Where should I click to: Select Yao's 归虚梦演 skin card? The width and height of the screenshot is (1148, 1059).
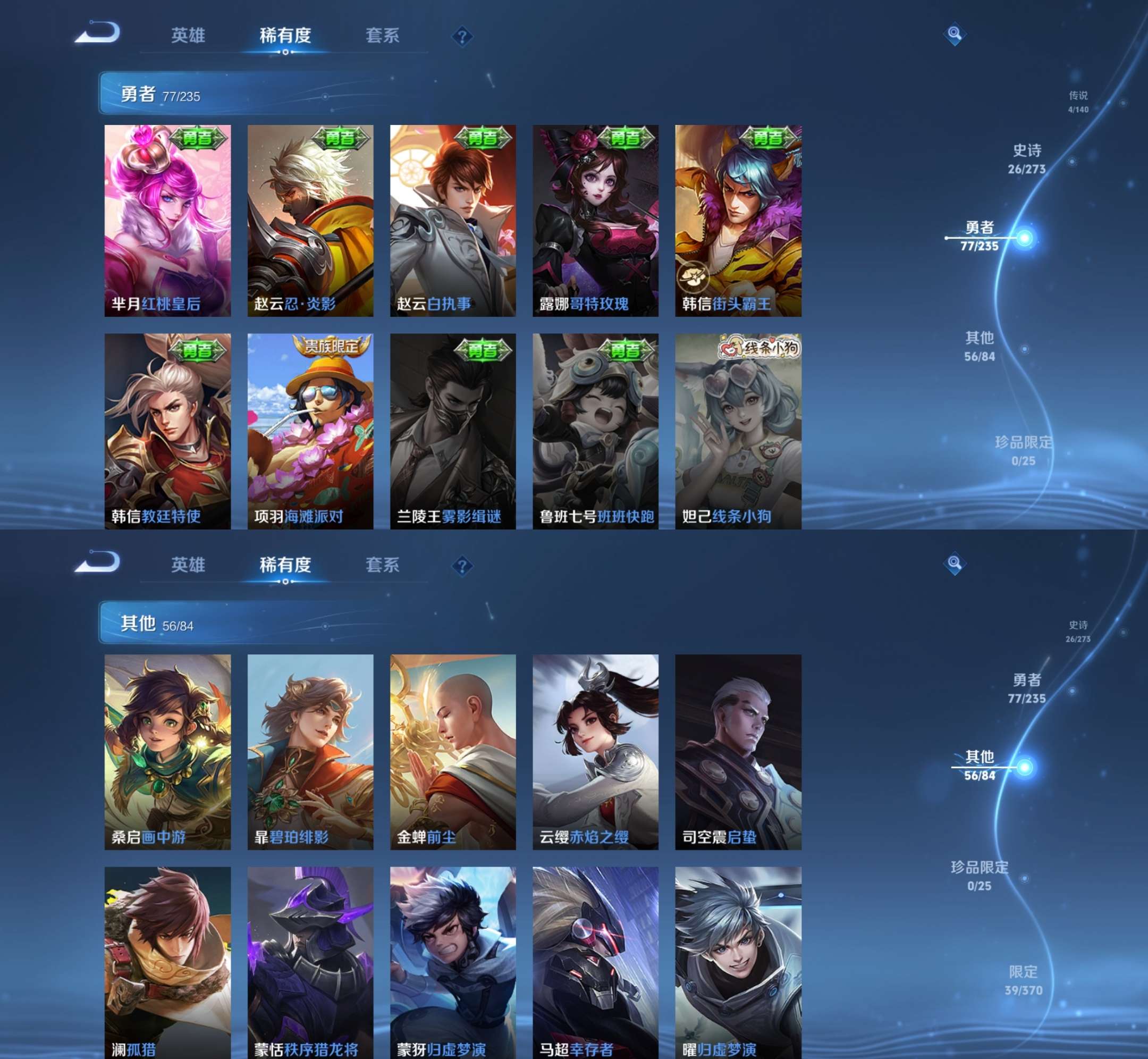pyautogui.click(x=738, y=963)
